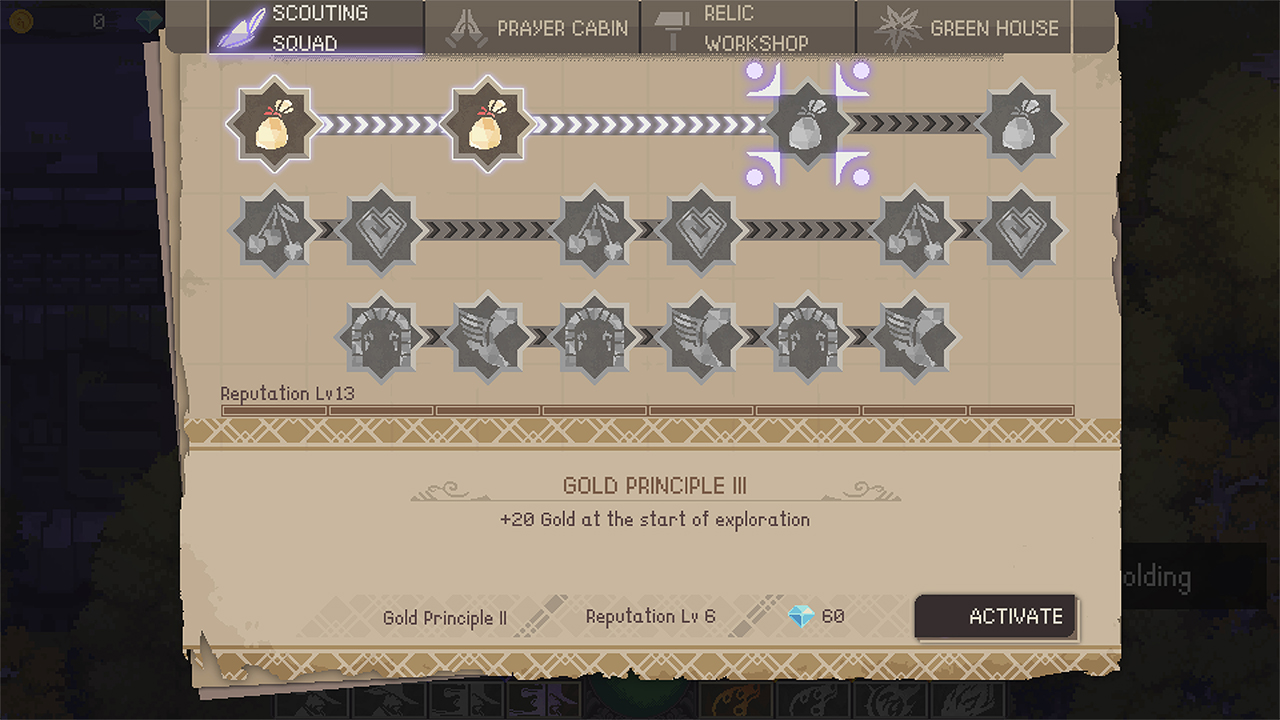Select the final gray gold pouch node
Image resolution: width=1280 pixels, height=720 pixels.
1022,124
